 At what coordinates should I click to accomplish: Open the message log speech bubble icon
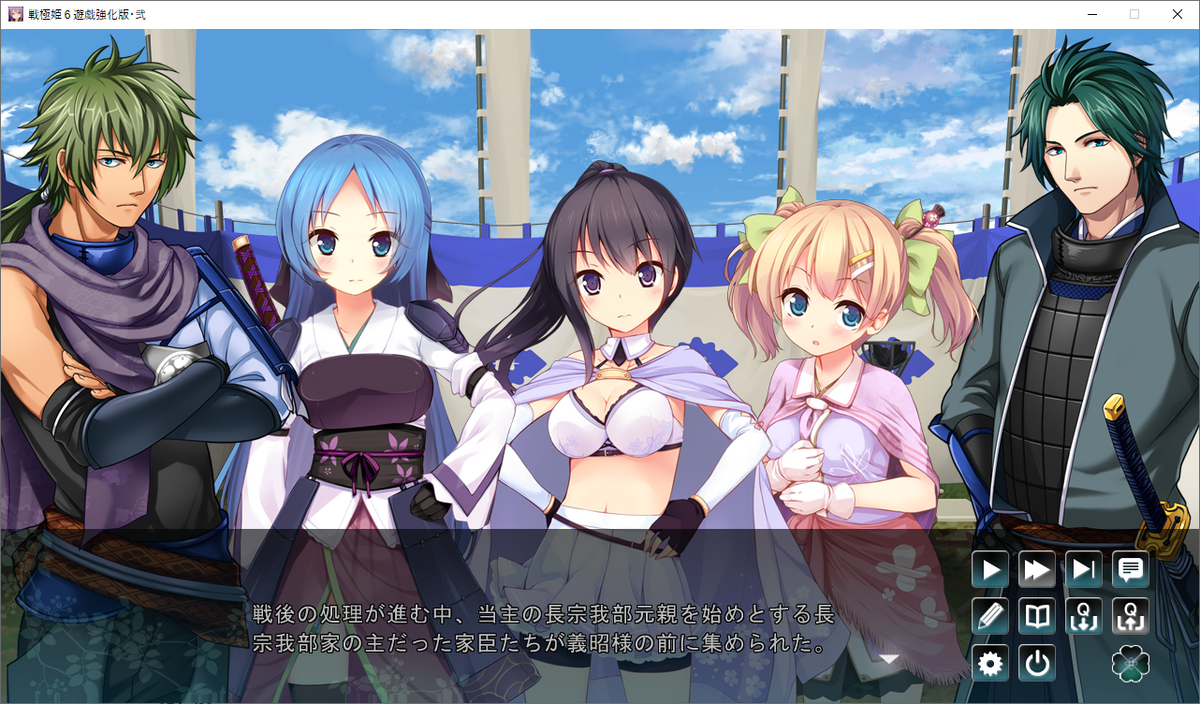[x=1131, y=570]
